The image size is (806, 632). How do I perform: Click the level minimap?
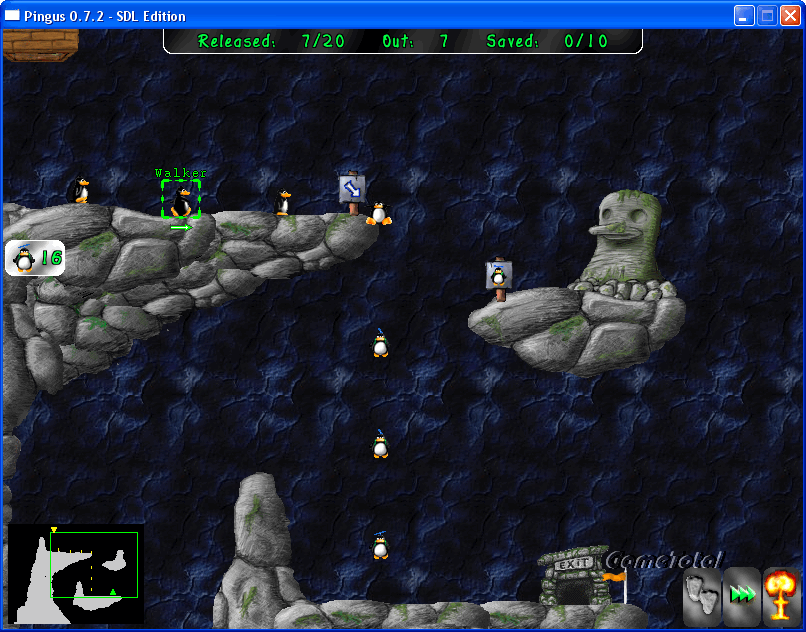pyautogui.click(x=76, y=574)
